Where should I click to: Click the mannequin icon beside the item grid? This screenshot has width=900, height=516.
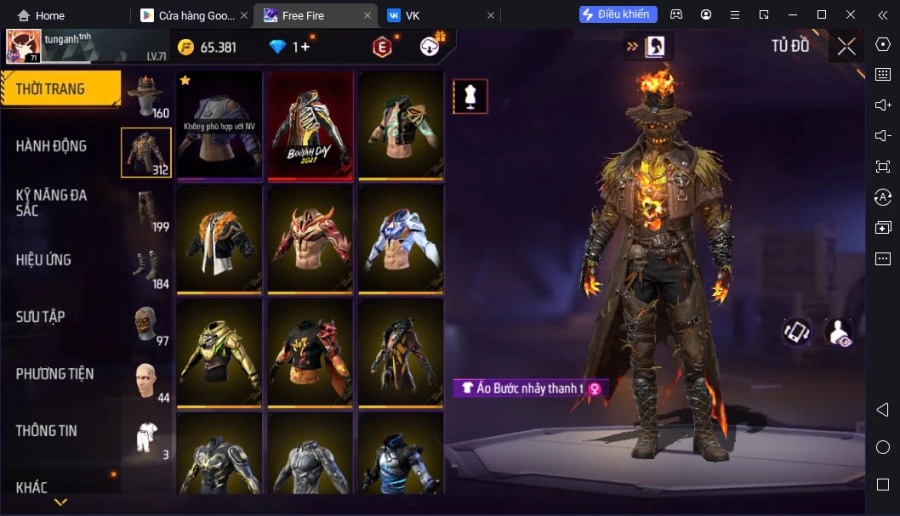coord(470,96)
